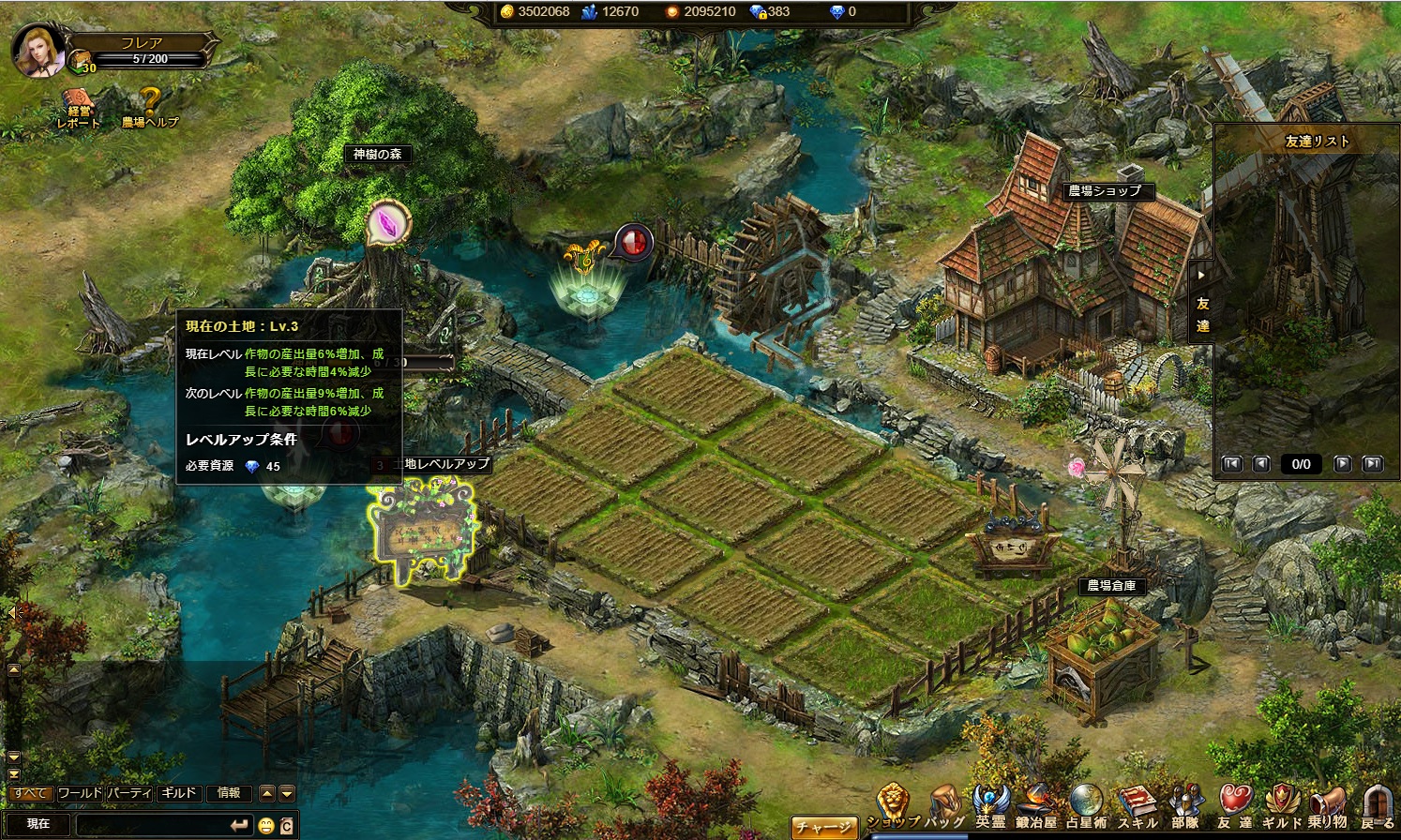Open the 鍛冶屋 blacksmith anvil

(1036, 806)
